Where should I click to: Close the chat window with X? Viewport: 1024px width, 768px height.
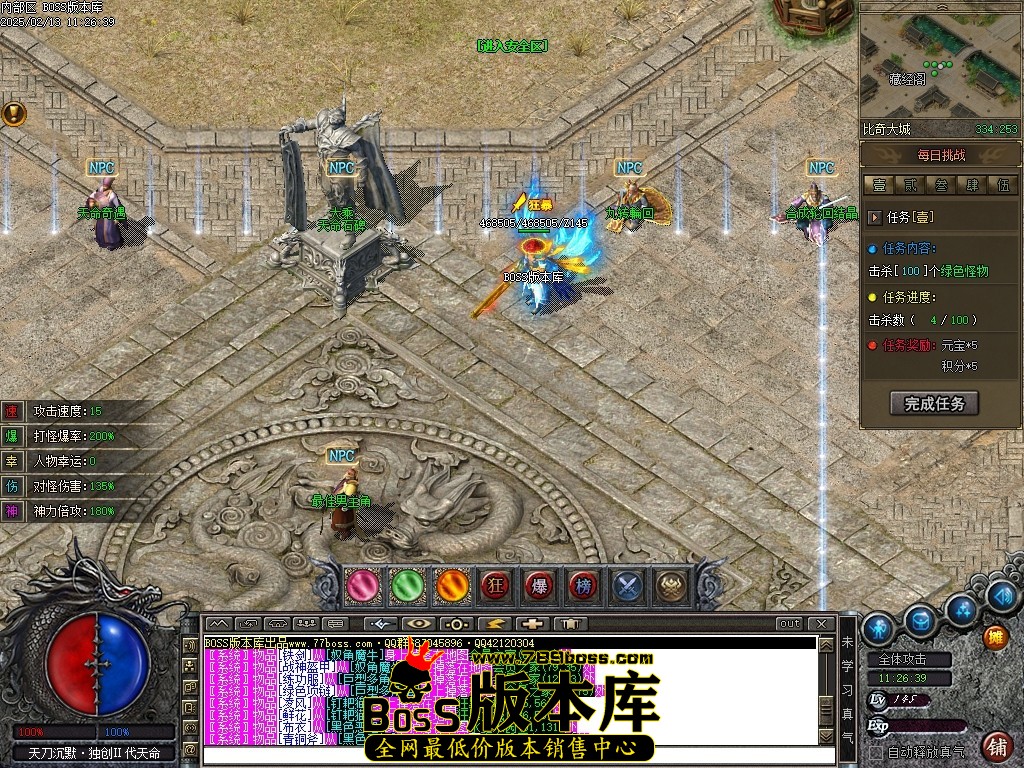pyautogui.click(x=822, y=623)
